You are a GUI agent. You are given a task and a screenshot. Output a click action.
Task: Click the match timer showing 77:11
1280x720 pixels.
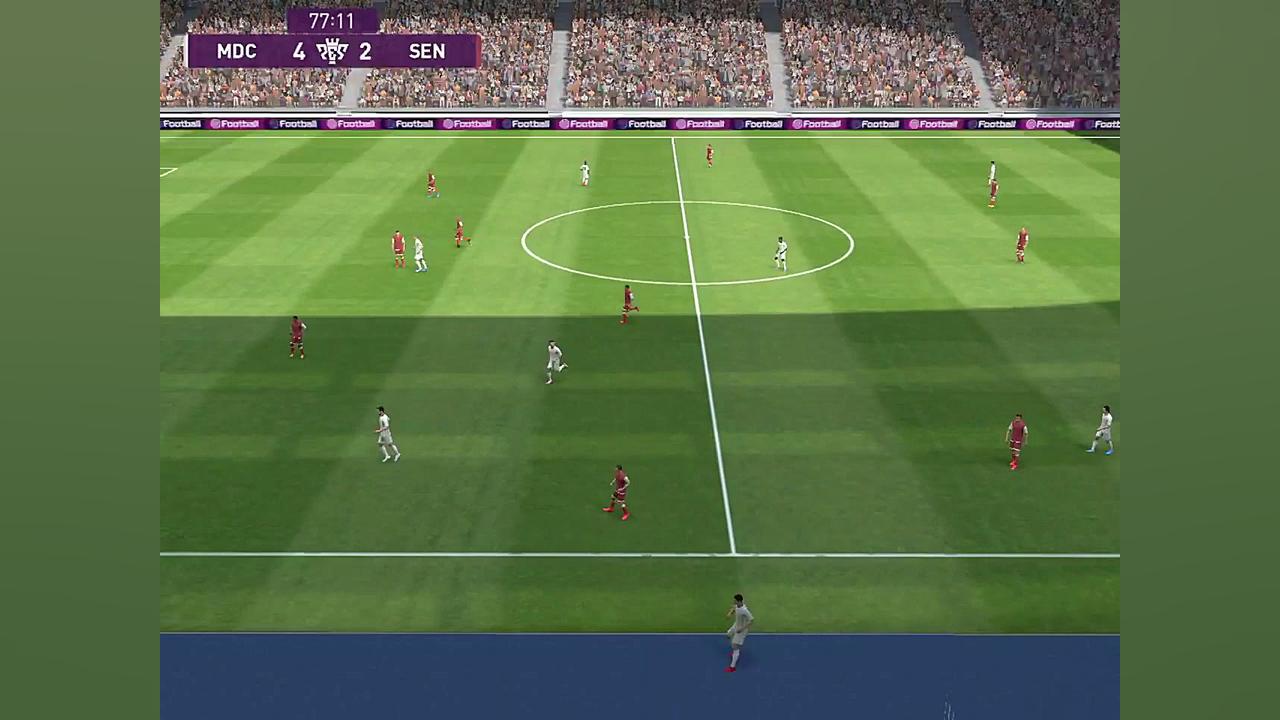(330, 19)
